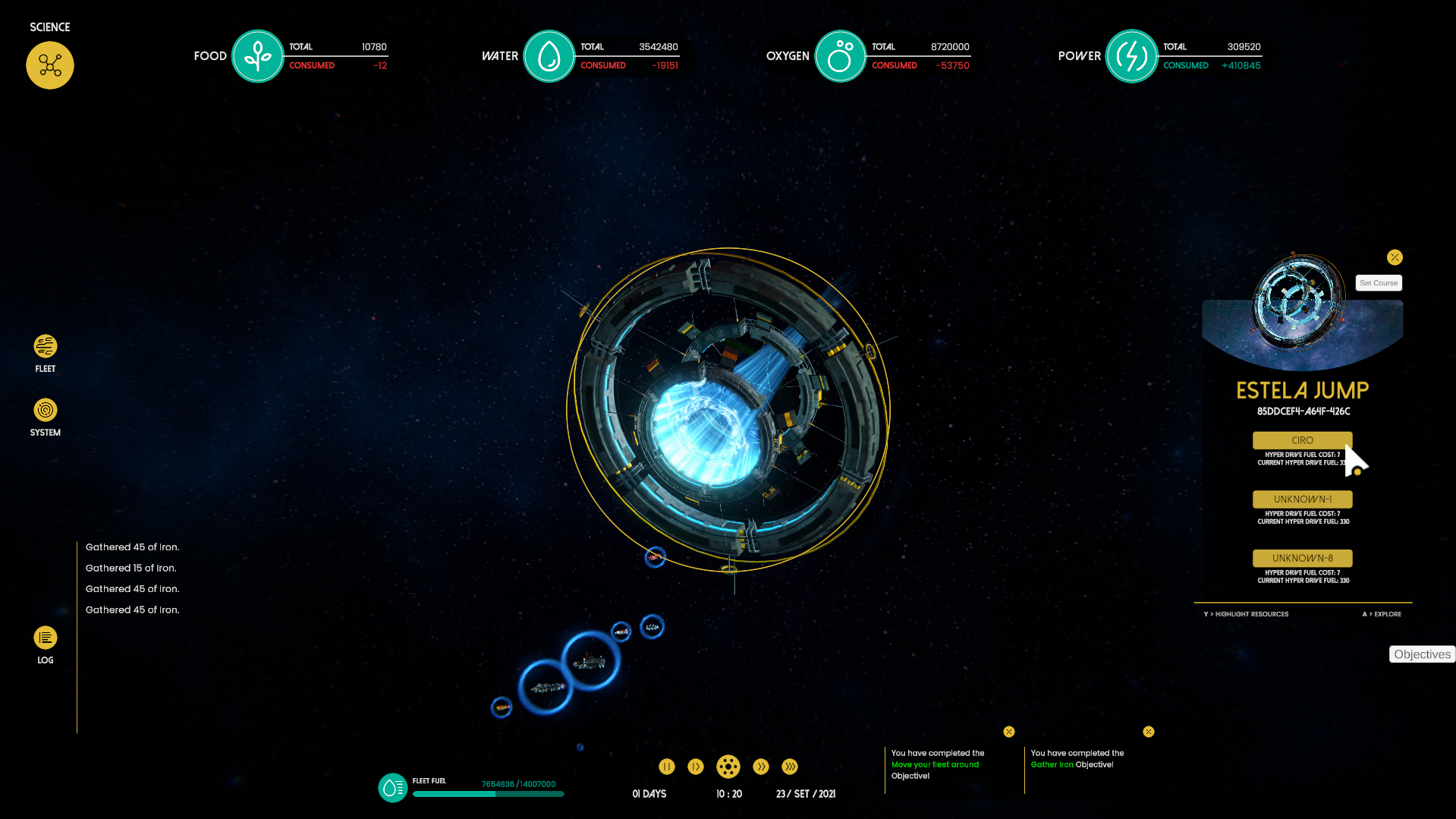Open the Objectives panel
This screenshot has height=819, width=1456.
point(1422,654)
